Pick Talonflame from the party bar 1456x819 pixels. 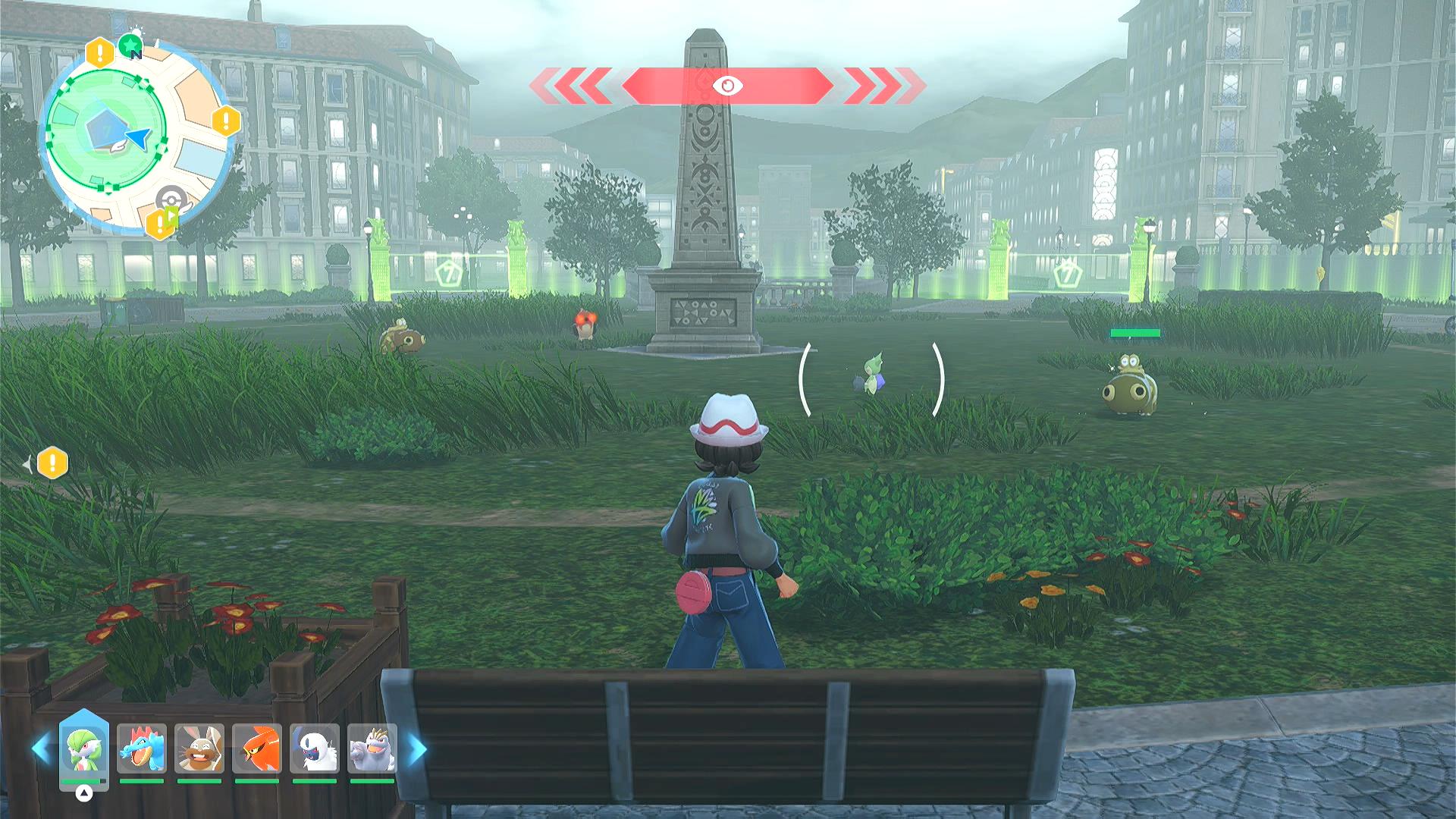click(257, 749)
